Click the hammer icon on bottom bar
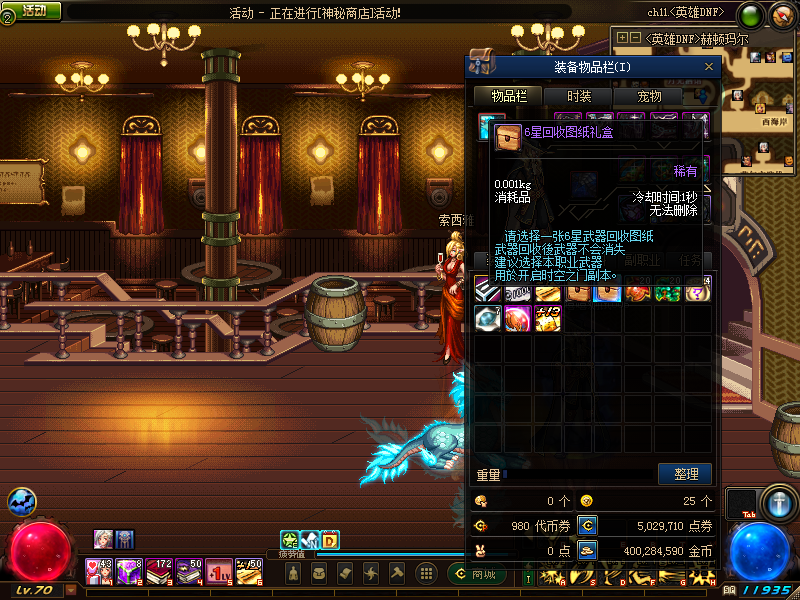Image resolution: width=800 pixels, height=600 pixels. (397, 573)
